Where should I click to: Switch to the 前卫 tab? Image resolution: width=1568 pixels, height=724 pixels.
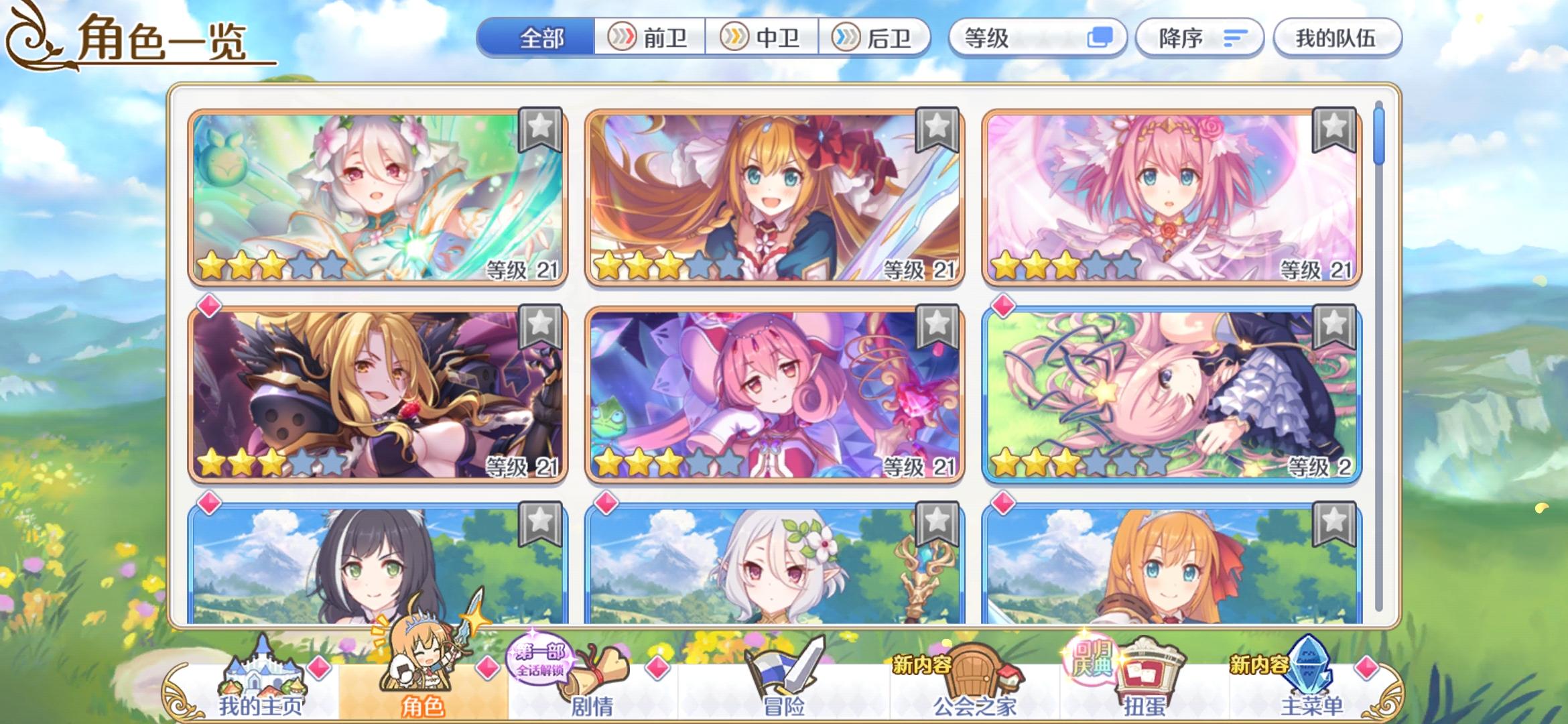pyautogui.click(x=653, y=38)
